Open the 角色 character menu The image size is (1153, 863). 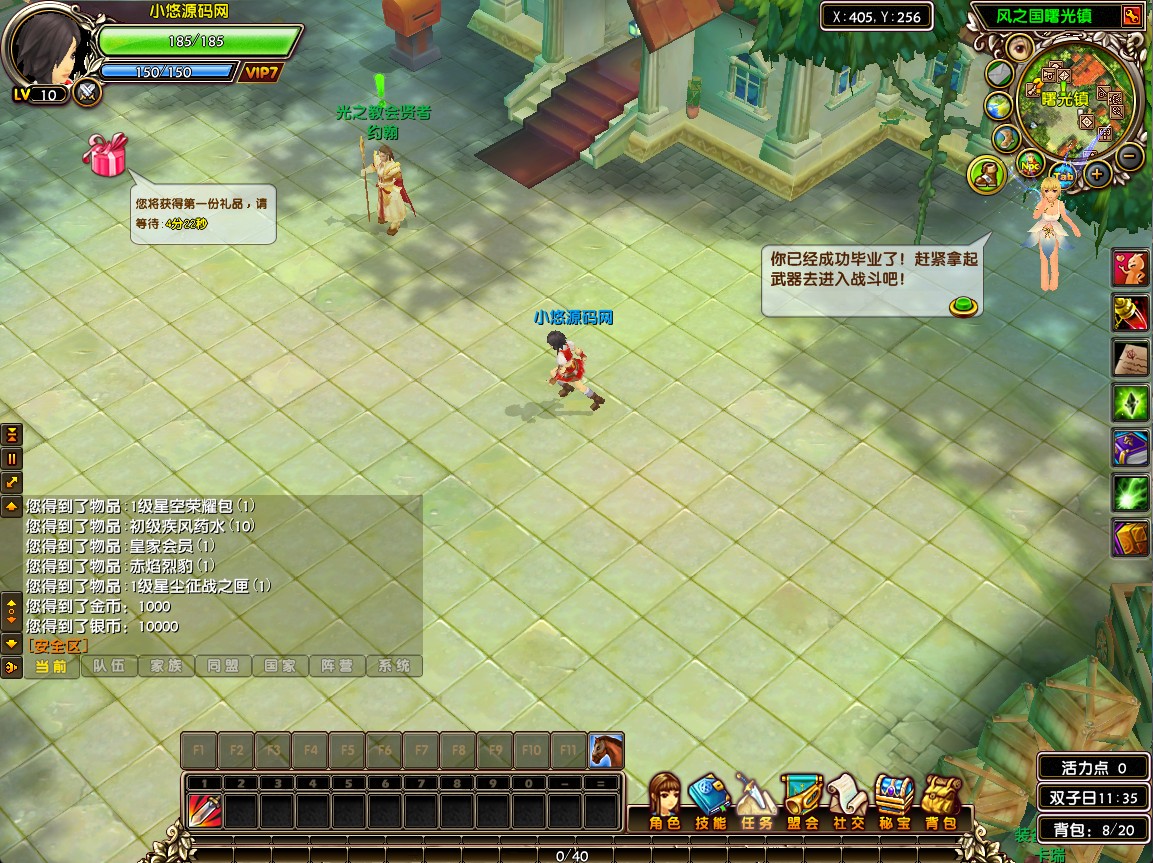pyautogui.click(x=664, y=800)
